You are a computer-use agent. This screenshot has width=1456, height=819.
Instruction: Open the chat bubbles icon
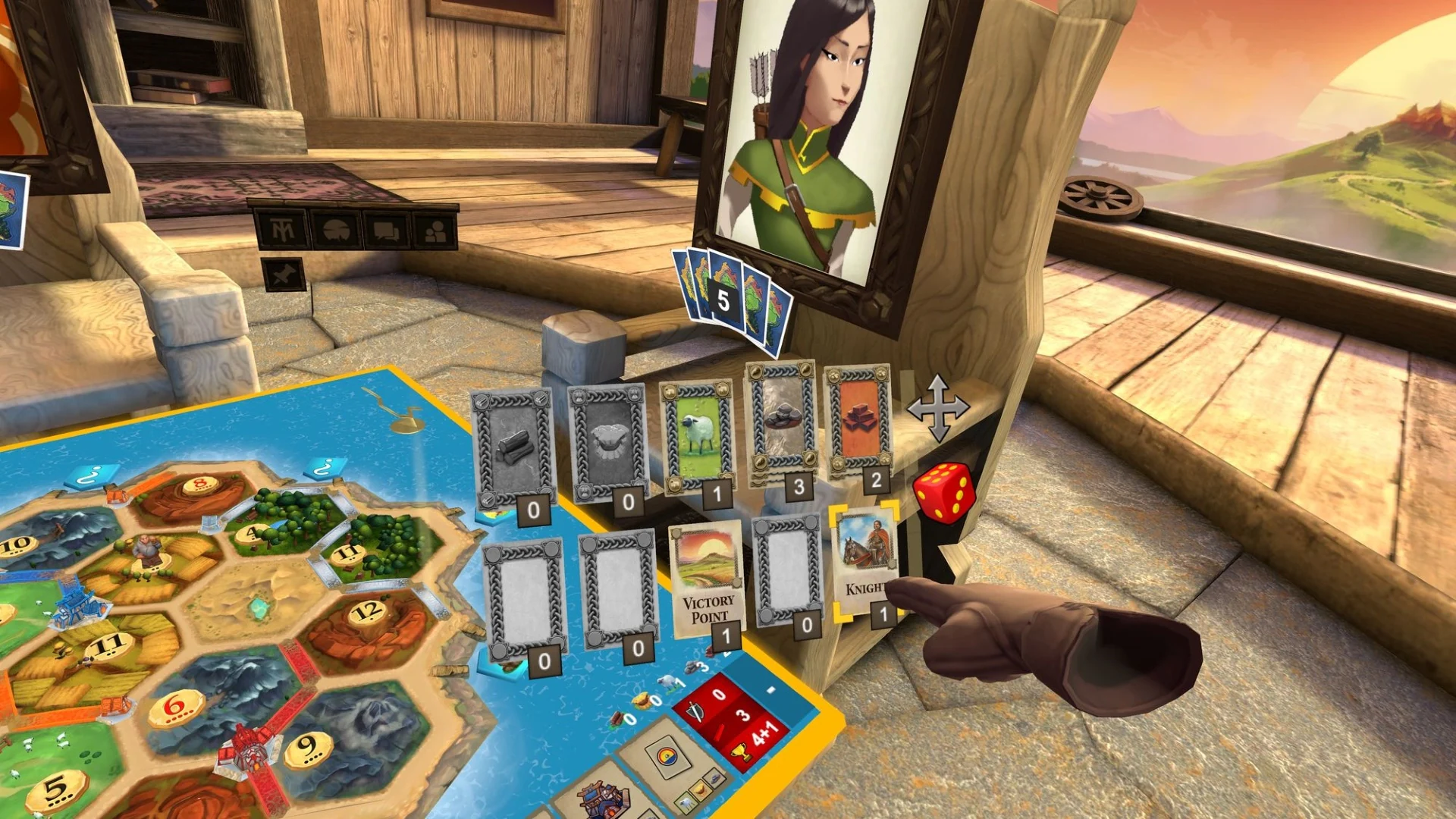(x=386, y=231)
